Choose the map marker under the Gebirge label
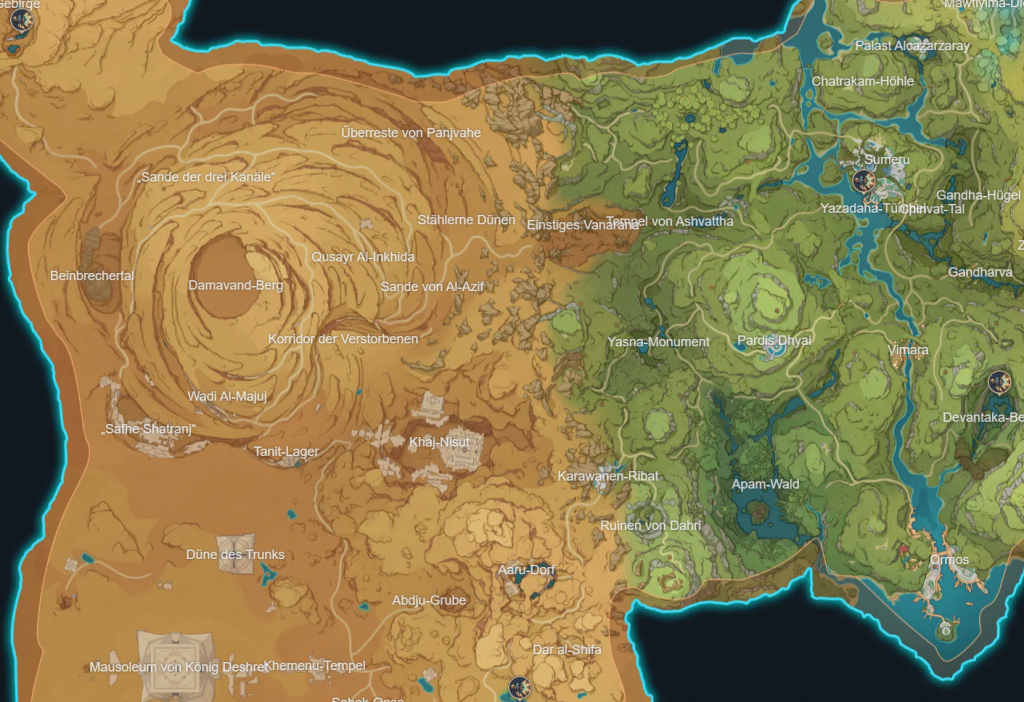This screenshot has width=1024, height=702. 15,44
